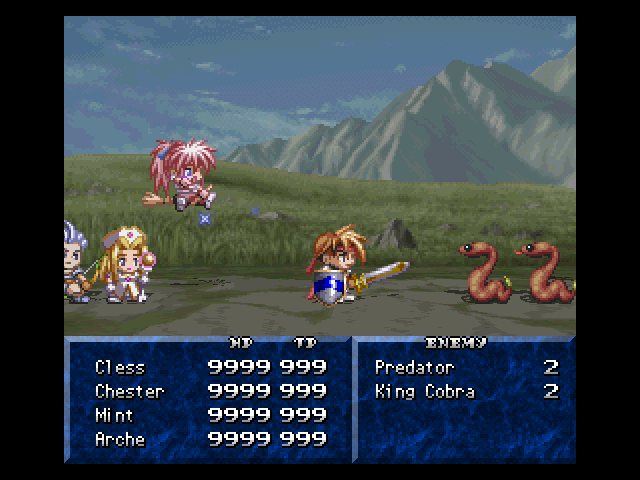
Task: Pick Arche from the party list
Action: tap(120, 440)
